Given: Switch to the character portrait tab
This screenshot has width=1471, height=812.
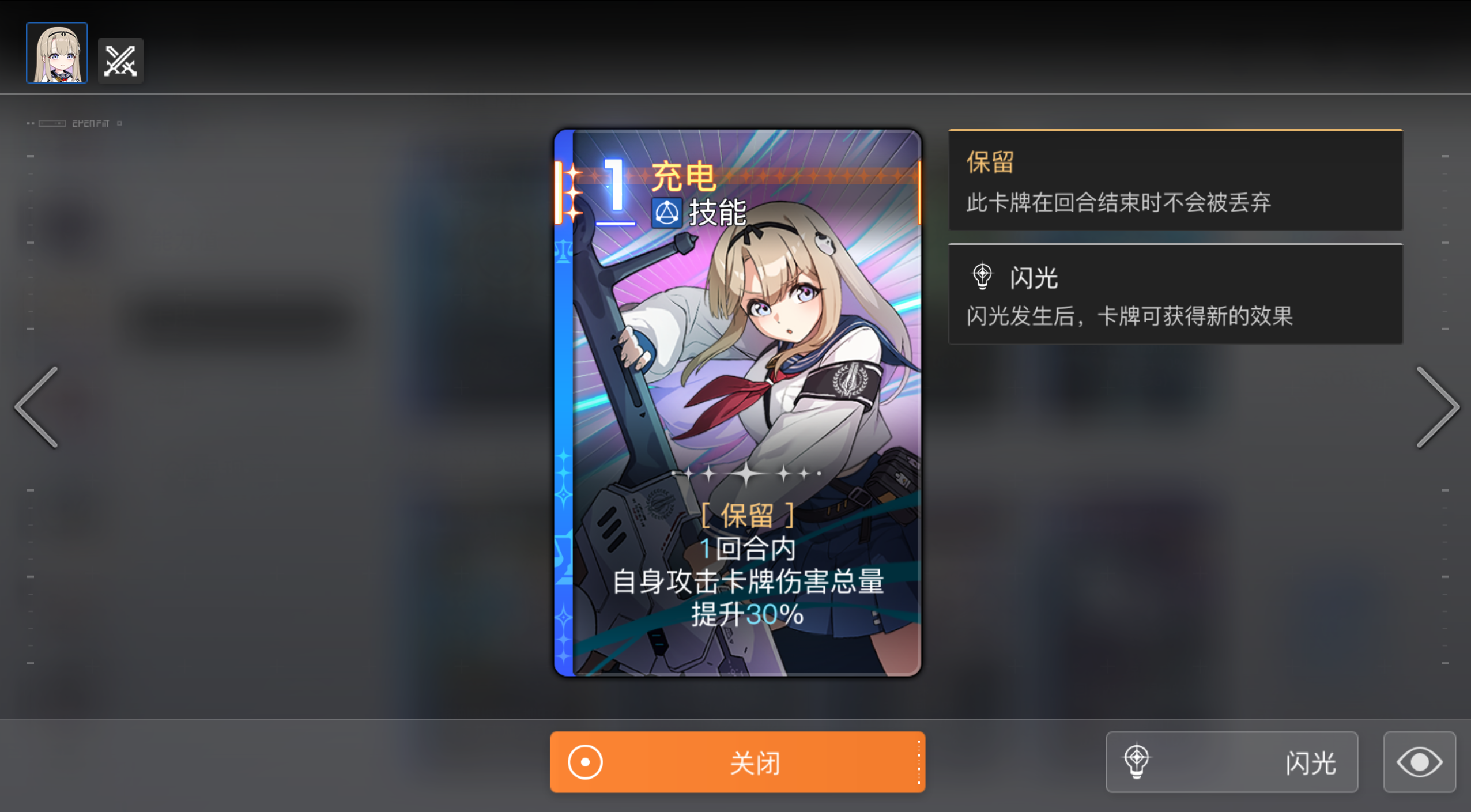Looking at the screenshot, I should (x=56, y=52).
